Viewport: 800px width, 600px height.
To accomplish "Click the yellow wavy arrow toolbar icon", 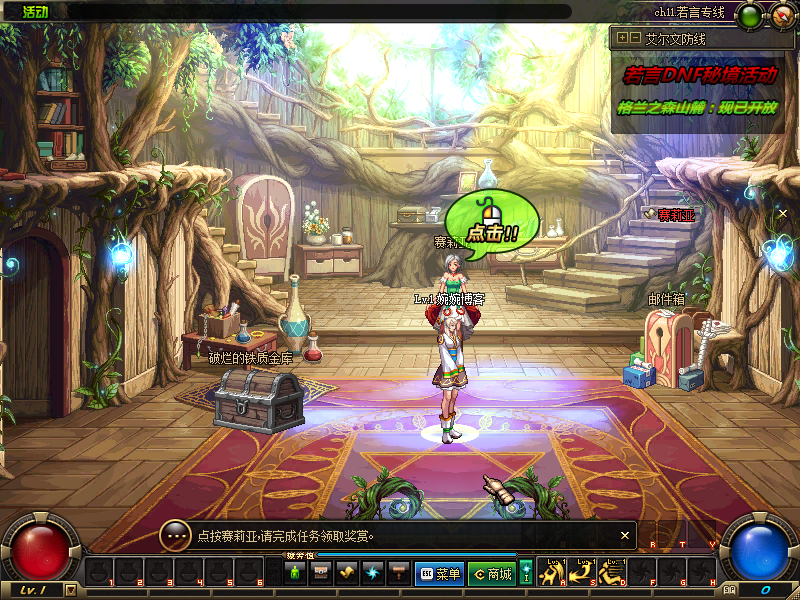I will click(347, 573).
